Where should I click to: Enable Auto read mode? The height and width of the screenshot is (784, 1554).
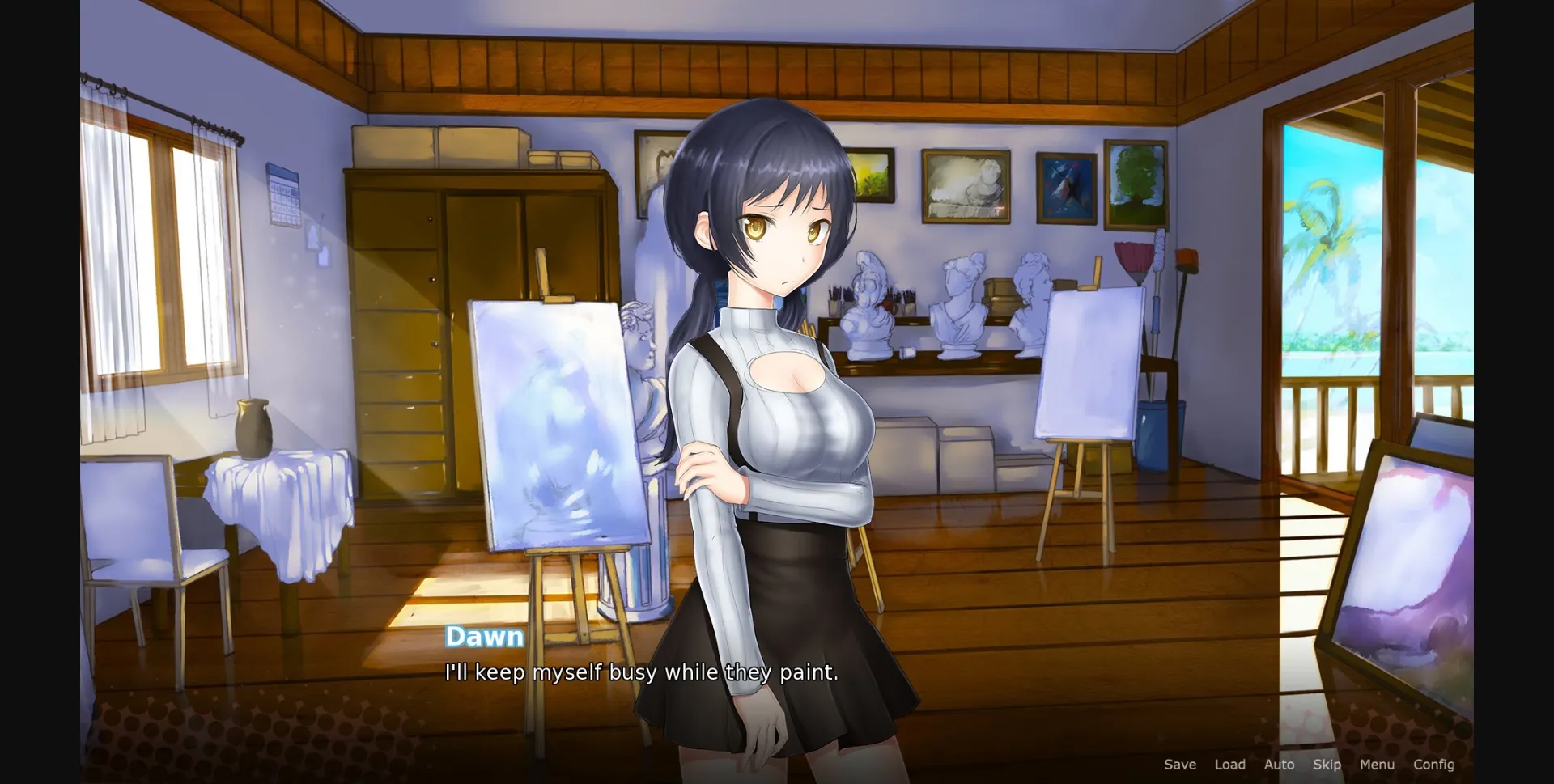click(x=1279, y=764)
